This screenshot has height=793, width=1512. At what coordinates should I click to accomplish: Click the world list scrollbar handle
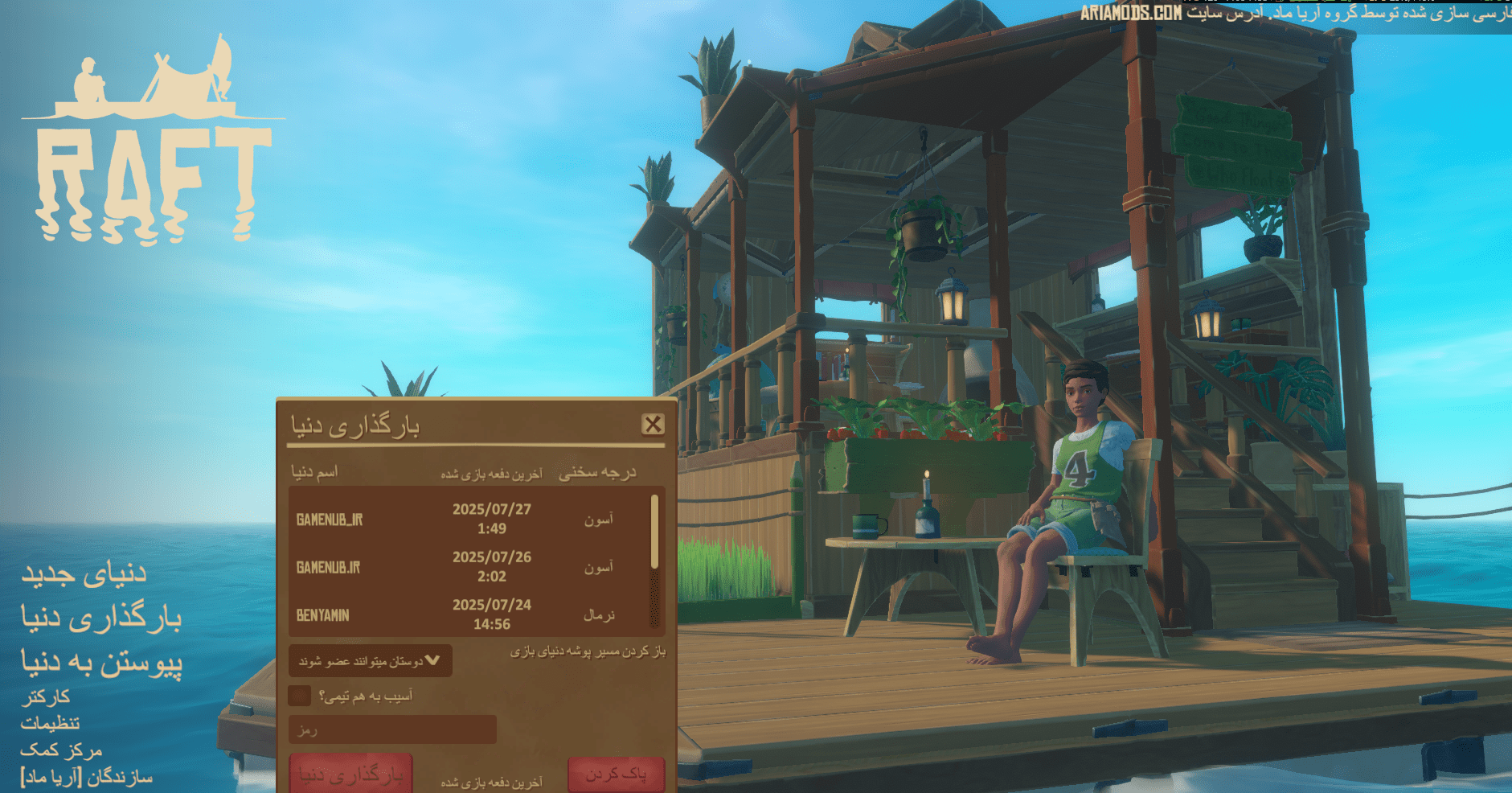click(x=654, y=531)
